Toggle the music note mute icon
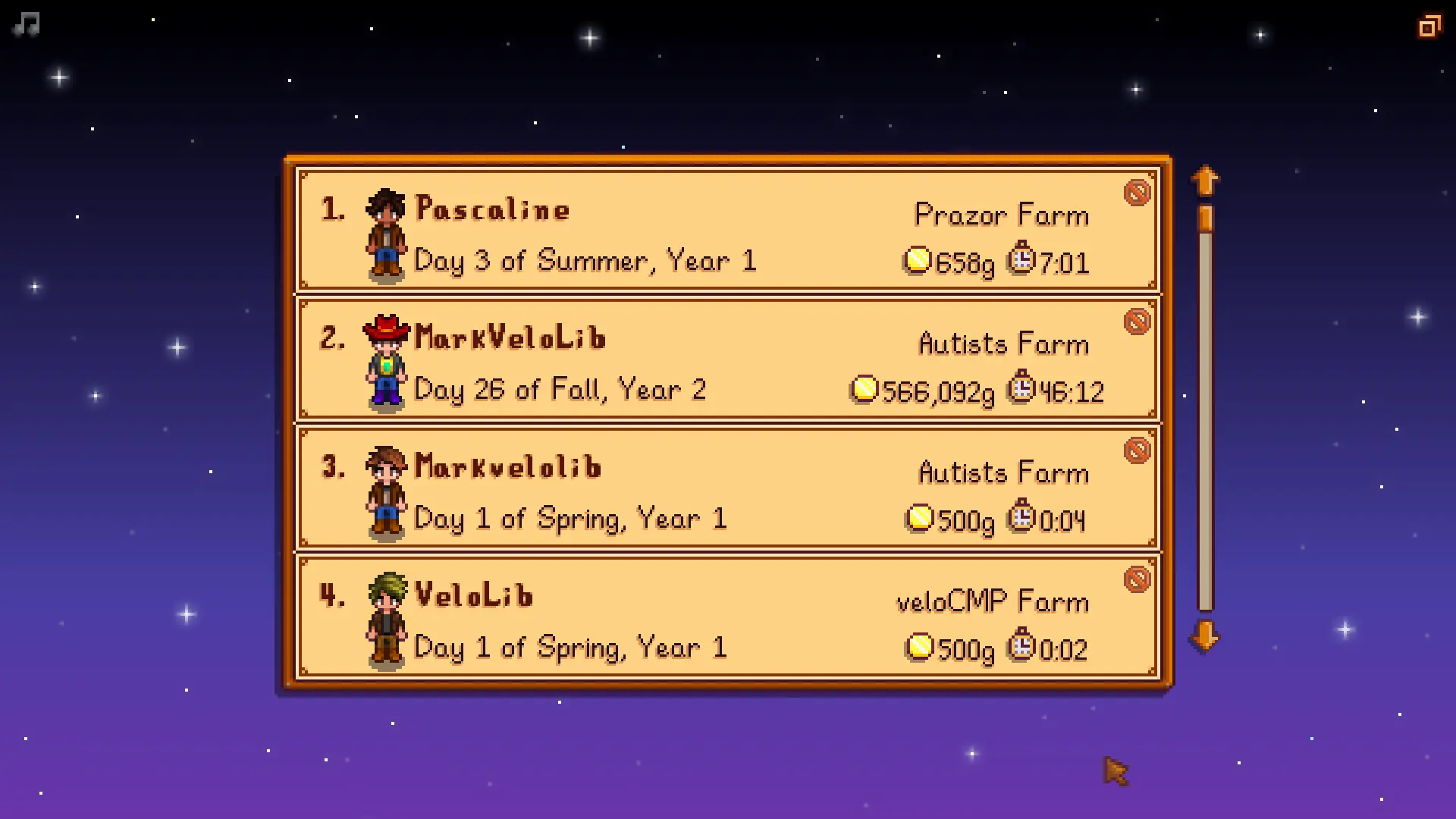The height and width of the screenshot is (819, 1456). point(27,25)
